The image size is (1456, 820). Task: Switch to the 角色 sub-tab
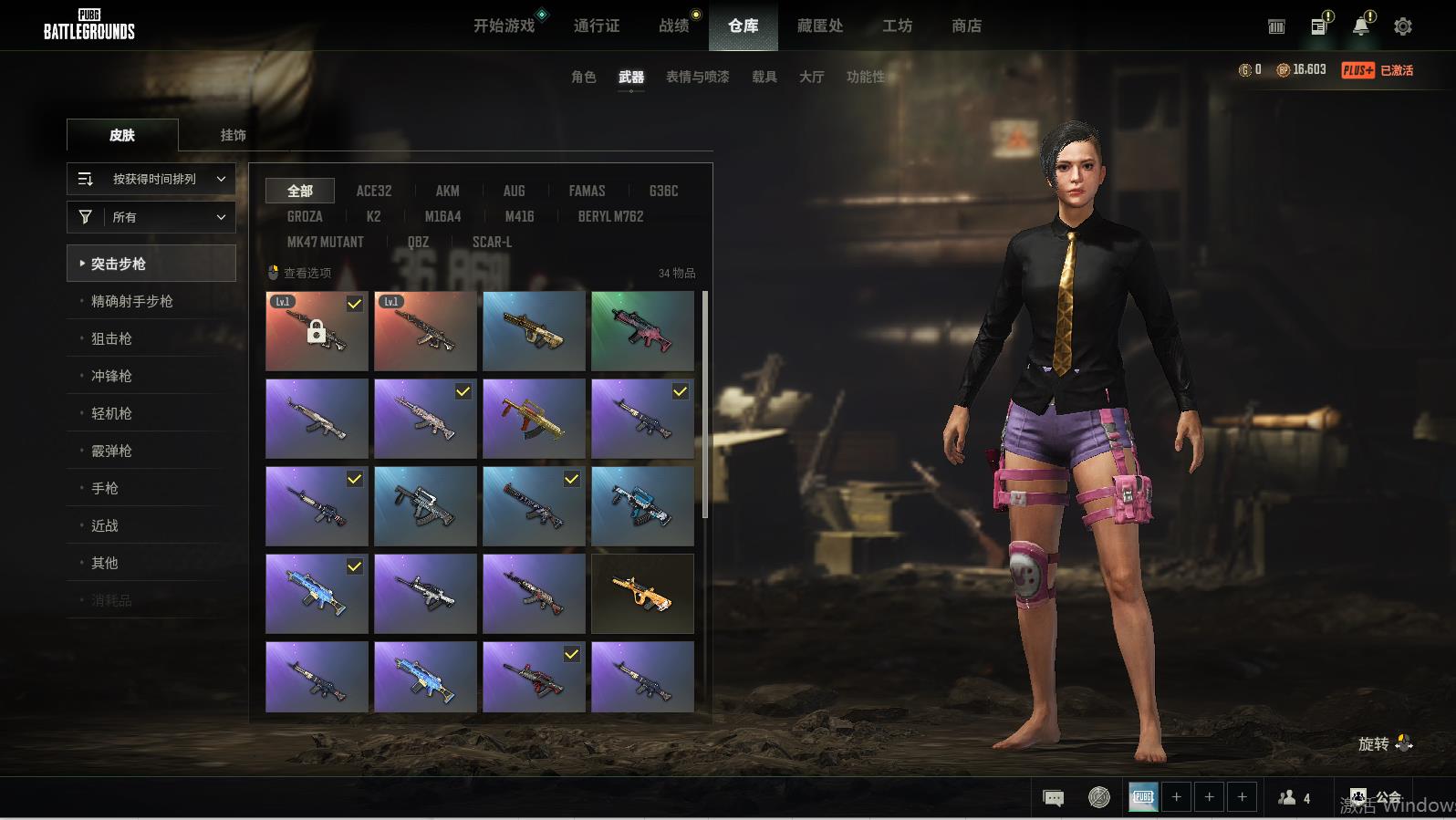coord(583,77)
